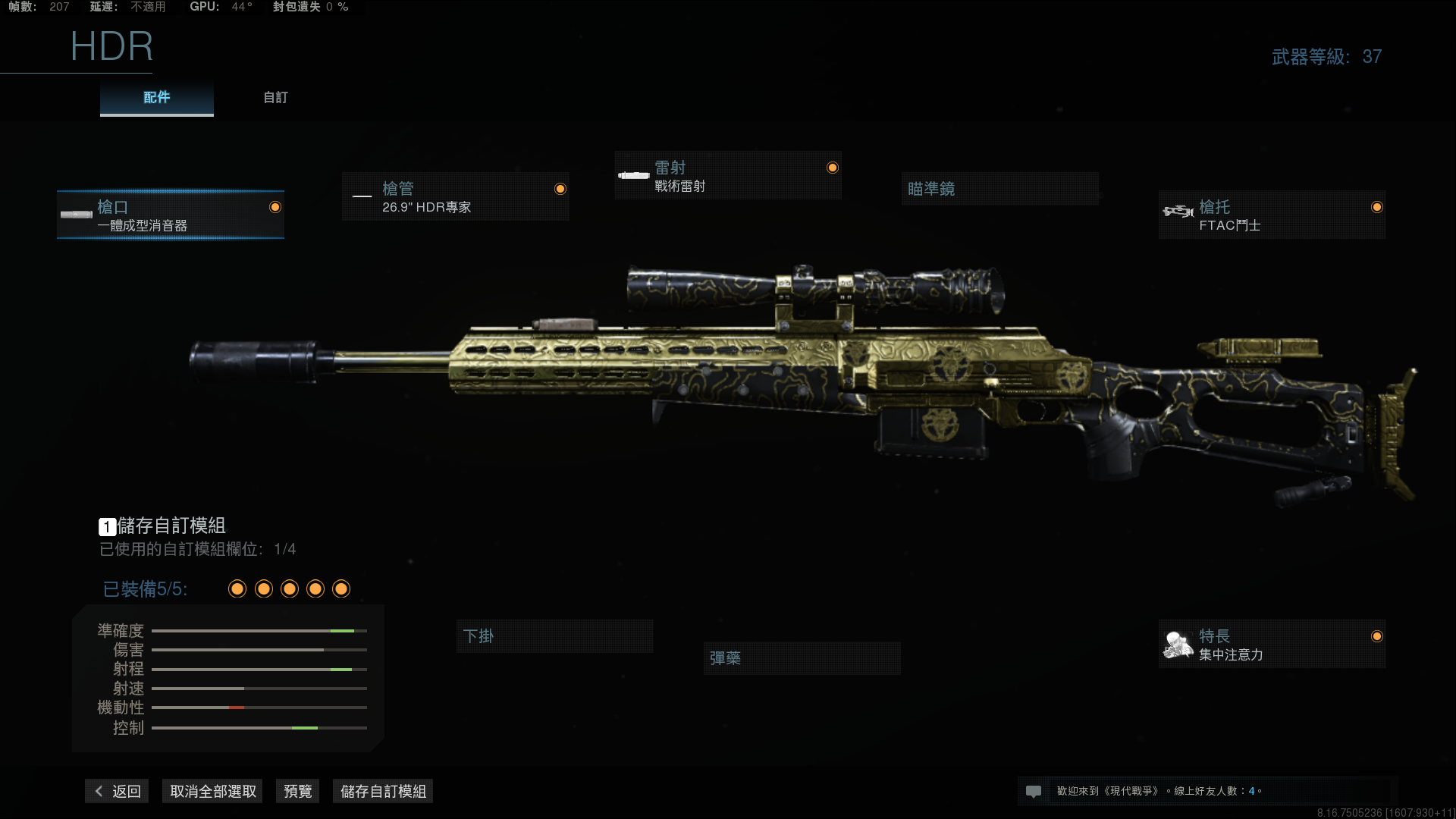Select the 槍口 suppressor attachment icon

[x=76, y=215]
